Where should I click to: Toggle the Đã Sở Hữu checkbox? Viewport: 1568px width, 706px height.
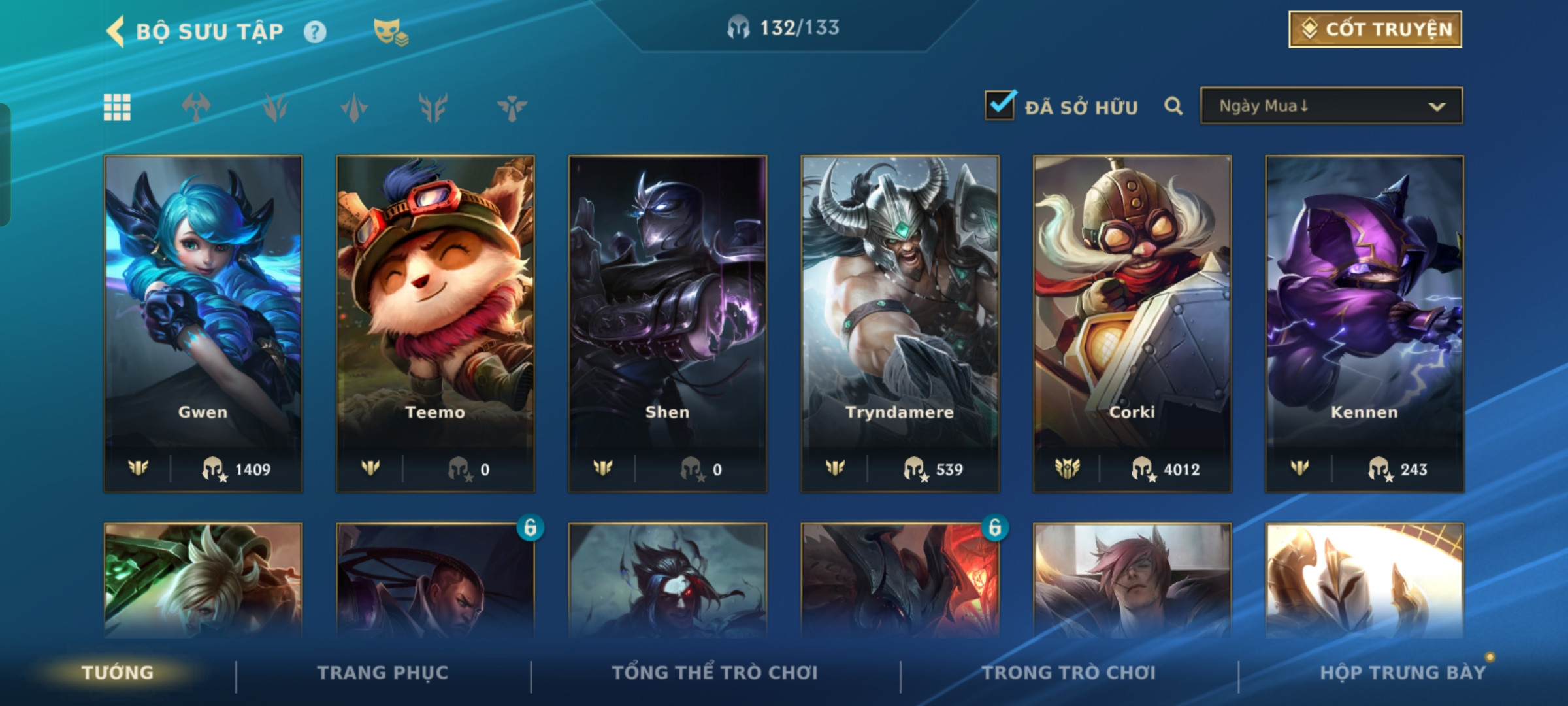(x=1000, y=106)
